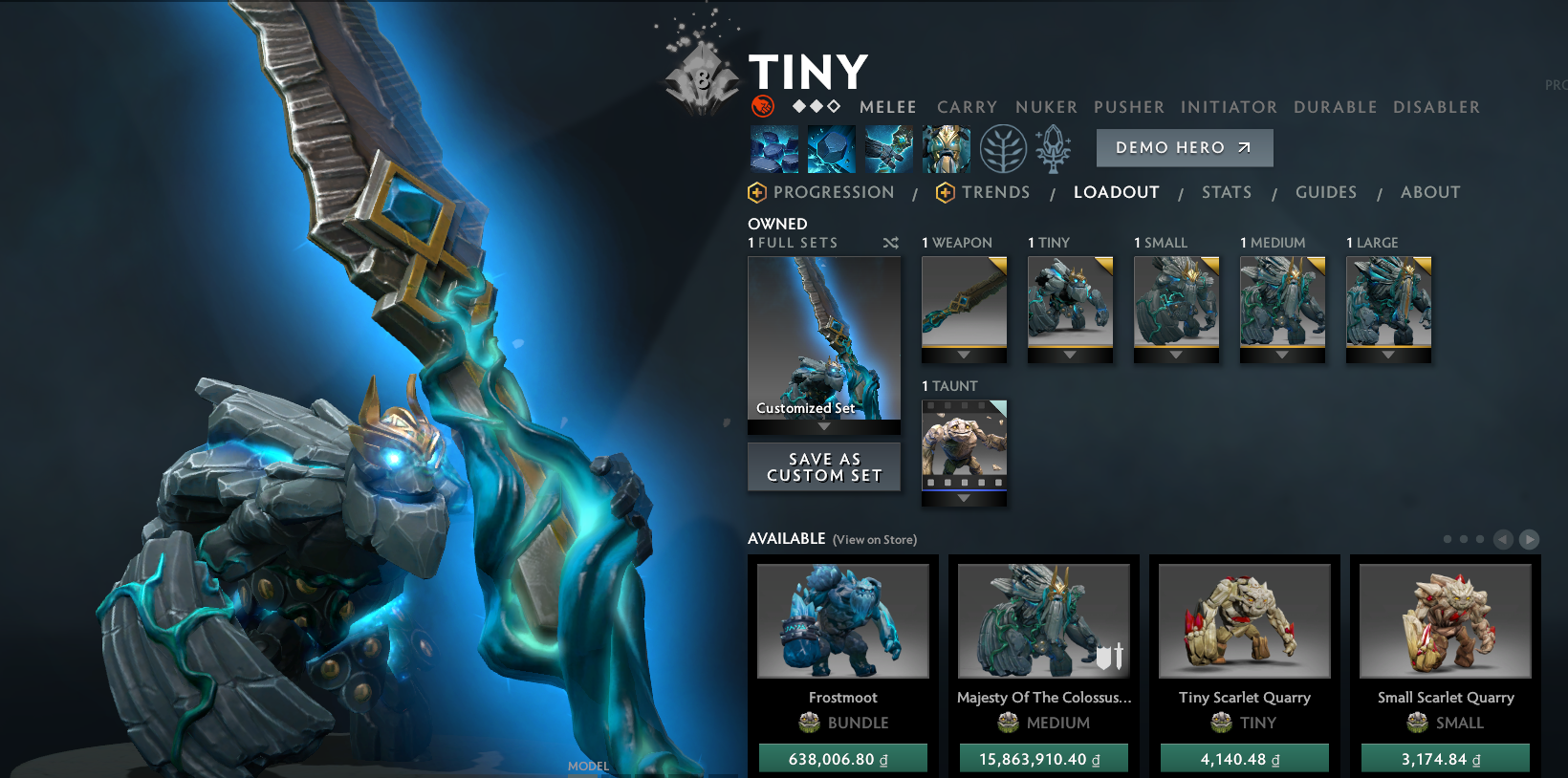Open the Frostmoot bundle thumbnail

click(x=842, y=620)
